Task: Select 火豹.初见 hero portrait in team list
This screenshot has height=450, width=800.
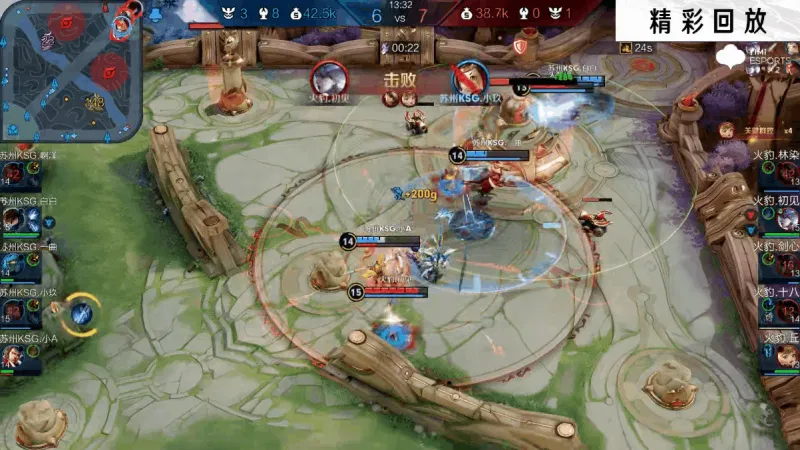Action: [783, 219]
